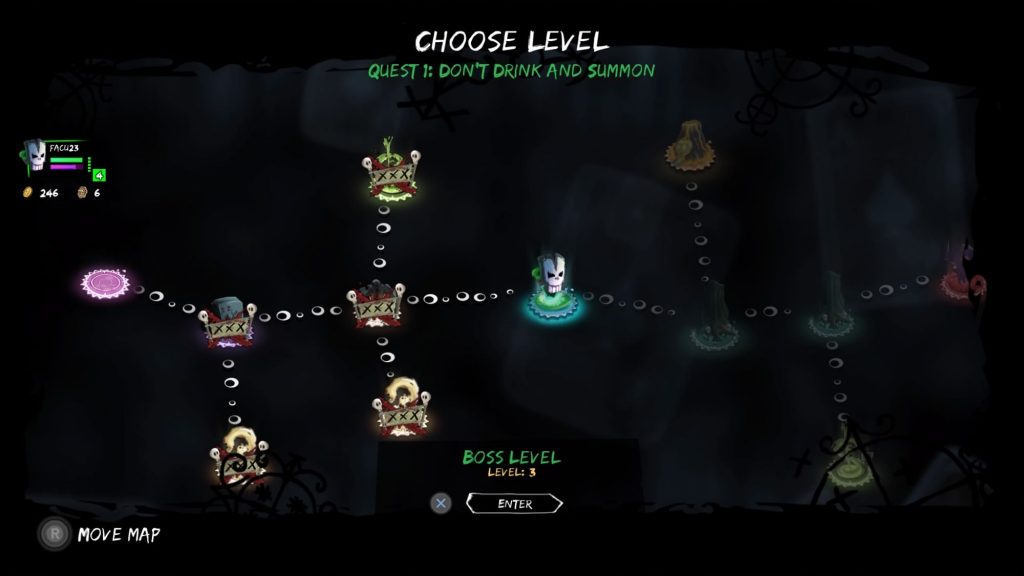Screen dimensions: 1024x576
Task: Choose the dimmed yellow-green swirl level node
Action: click(849, 457)
